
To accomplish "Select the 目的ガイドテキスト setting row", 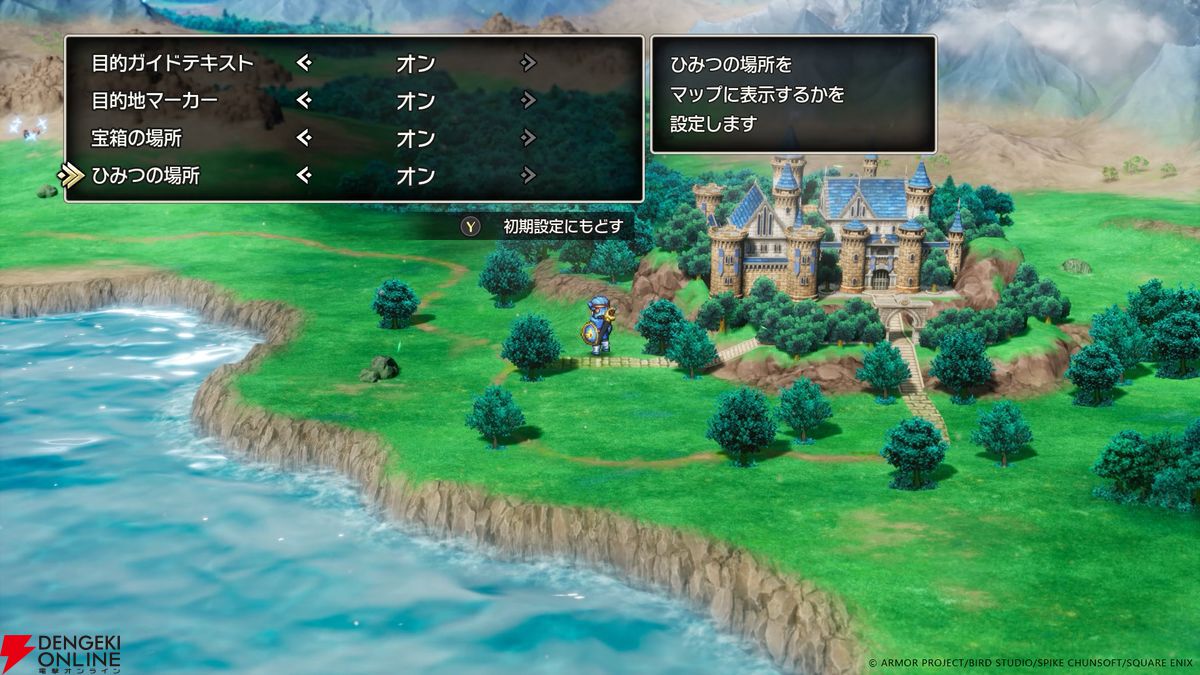I will point(172,63).
